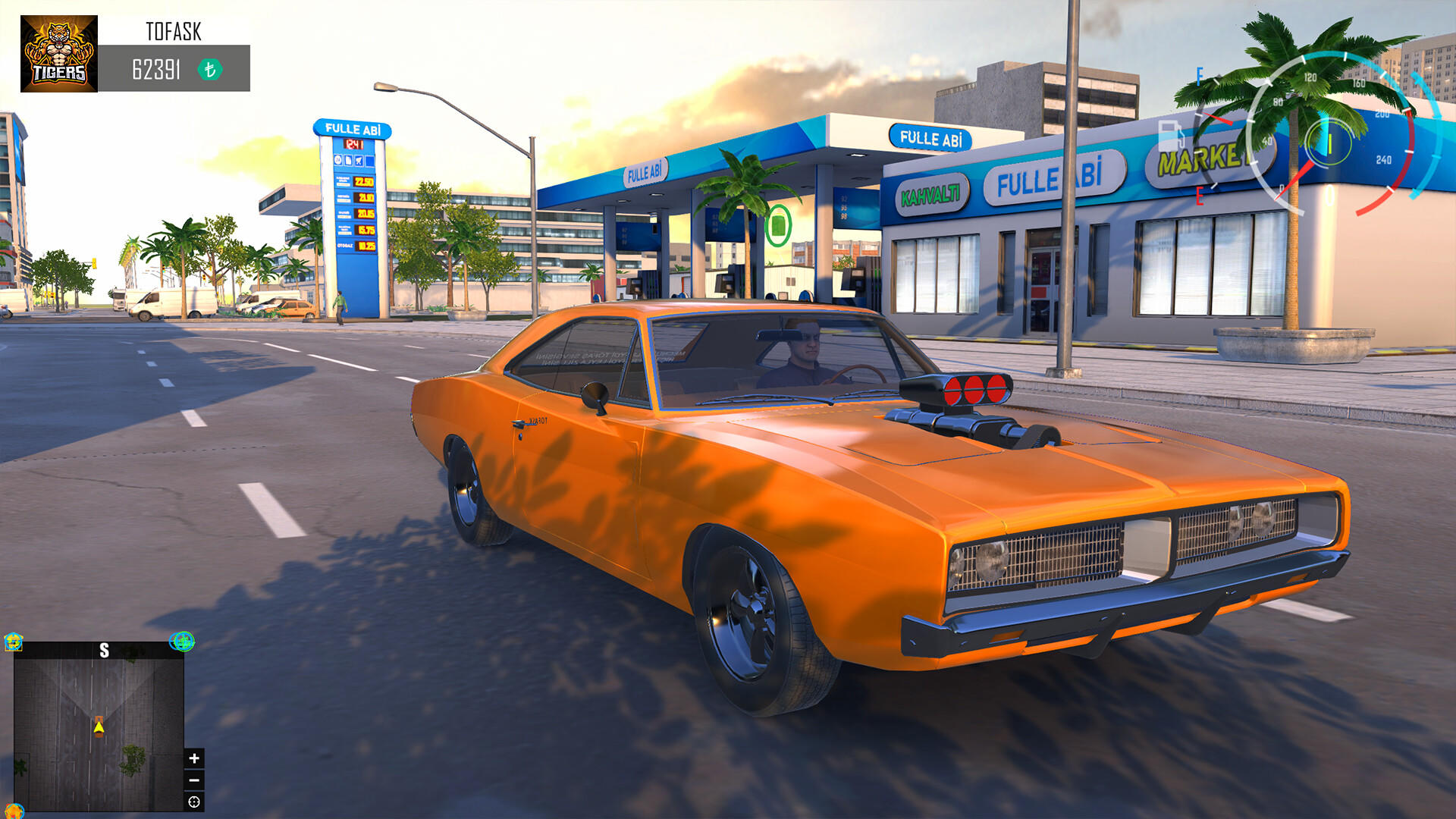This screenshot has height=819, width=1456.
Task: Click the crosshair recenter icon beside the minimap
Action: click(193, 802)
